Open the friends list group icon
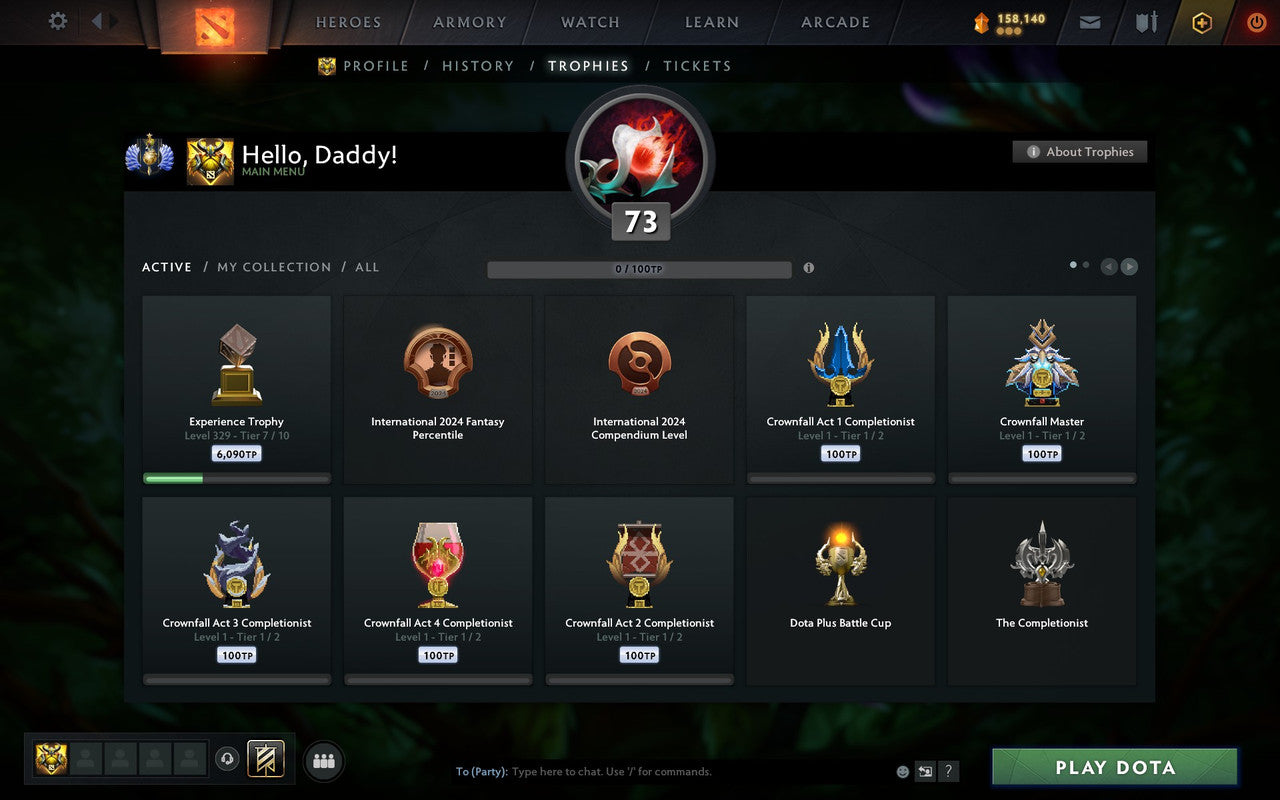 tap(323, 760)
